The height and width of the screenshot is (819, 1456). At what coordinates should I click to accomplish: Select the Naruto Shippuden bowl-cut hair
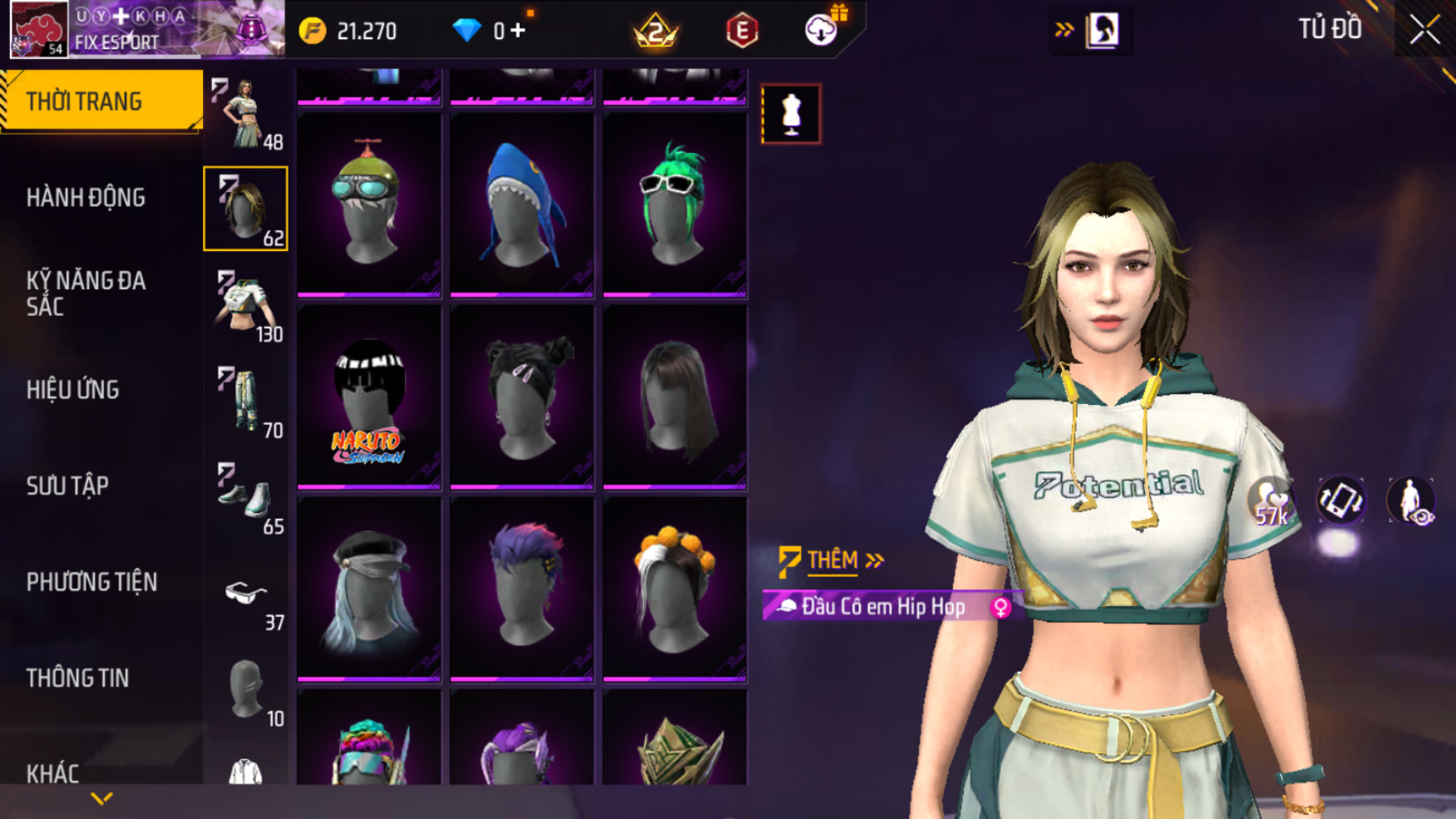368,398
